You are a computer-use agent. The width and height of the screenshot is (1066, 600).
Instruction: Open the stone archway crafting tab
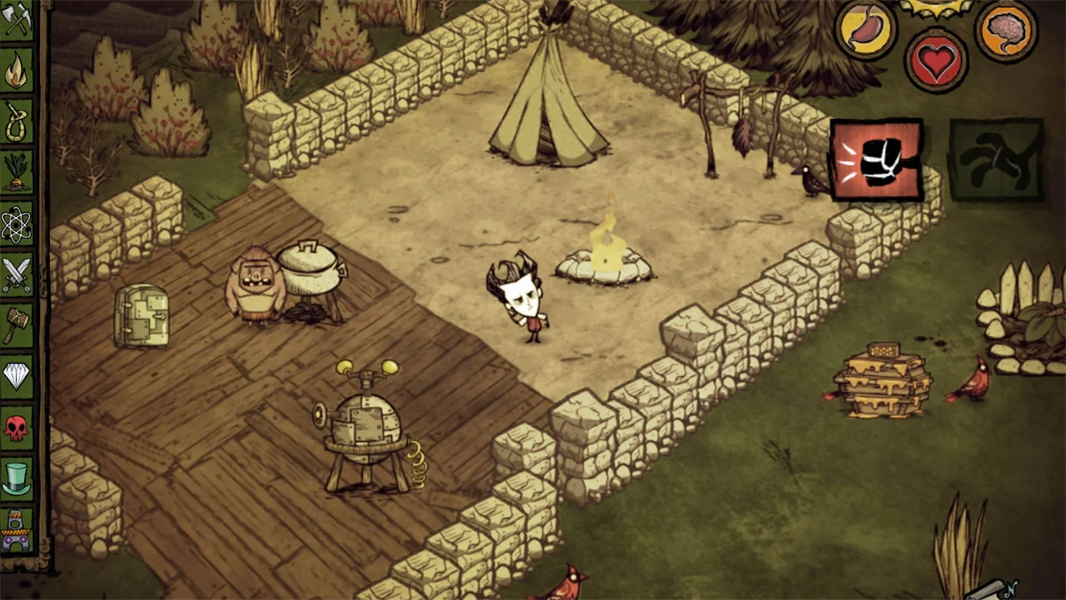click(x=17, y=530)
